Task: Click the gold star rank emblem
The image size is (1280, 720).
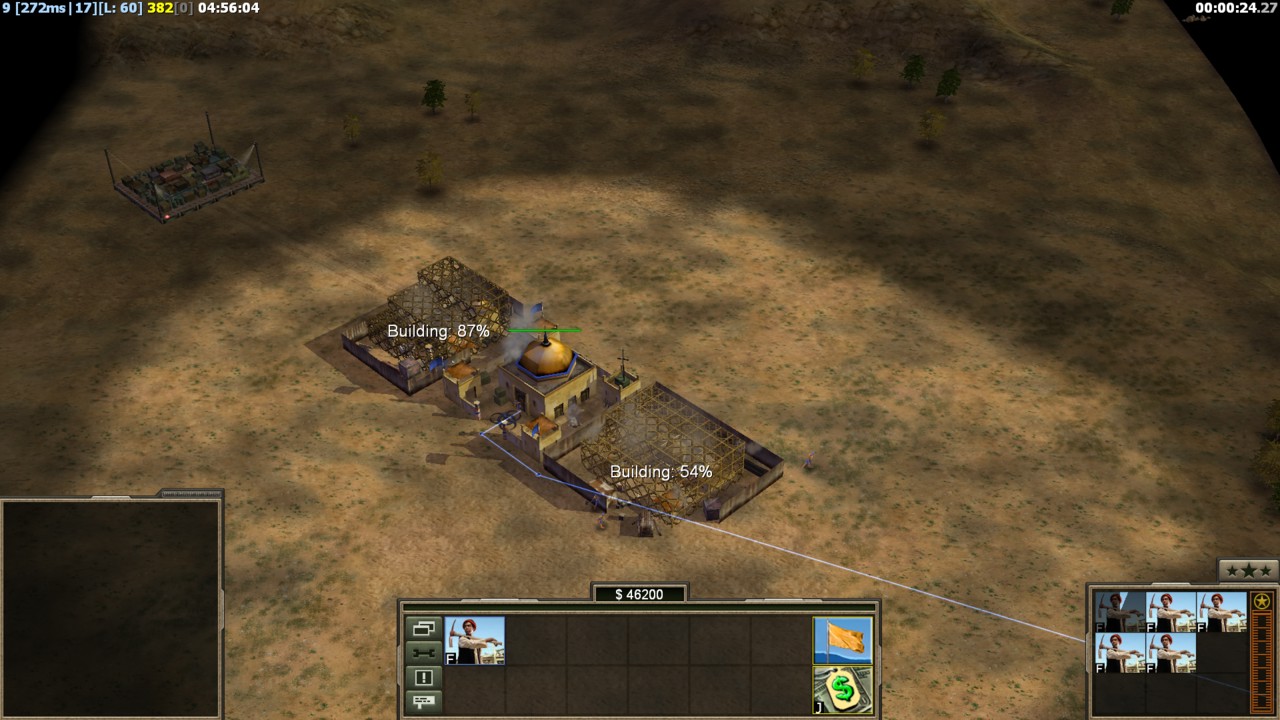Action: 1262,602
